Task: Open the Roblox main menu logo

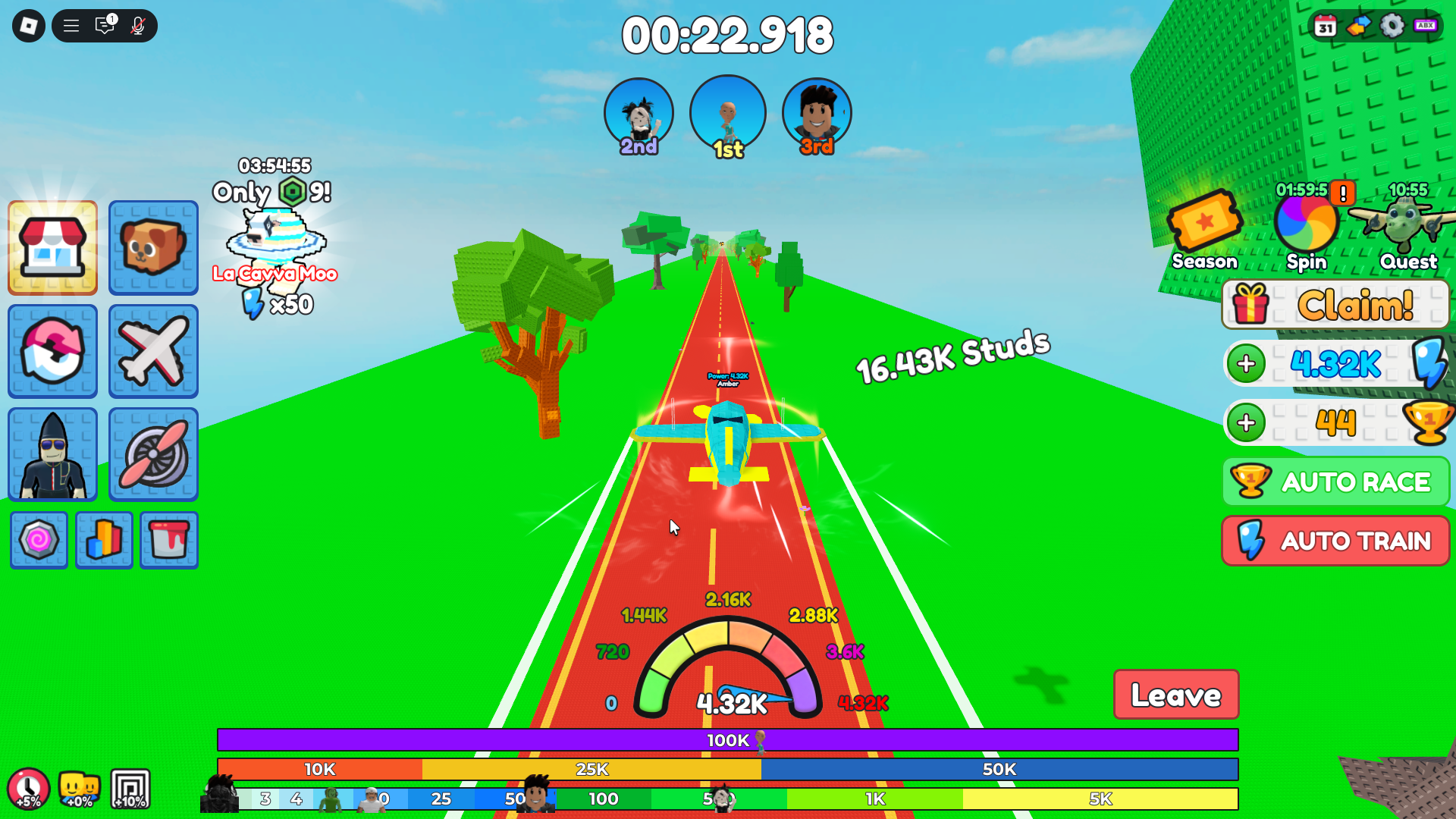Action: tap(29, 26)
